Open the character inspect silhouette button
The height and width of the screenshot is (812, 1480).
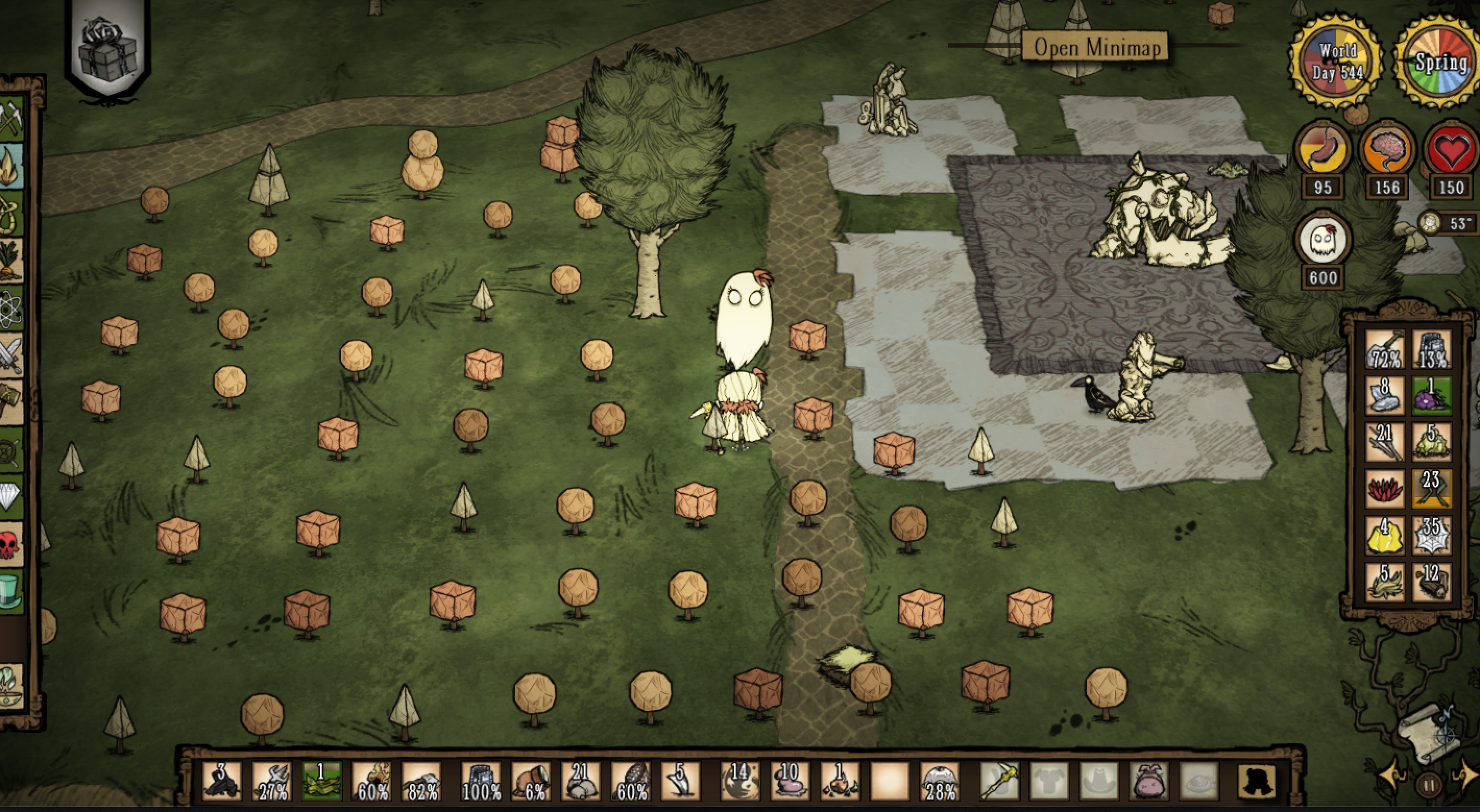(1257, 781)
